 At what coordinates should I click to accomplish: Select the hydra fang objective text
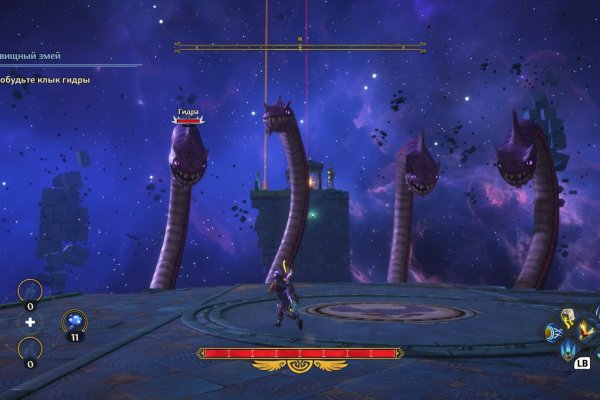point(46,79)
